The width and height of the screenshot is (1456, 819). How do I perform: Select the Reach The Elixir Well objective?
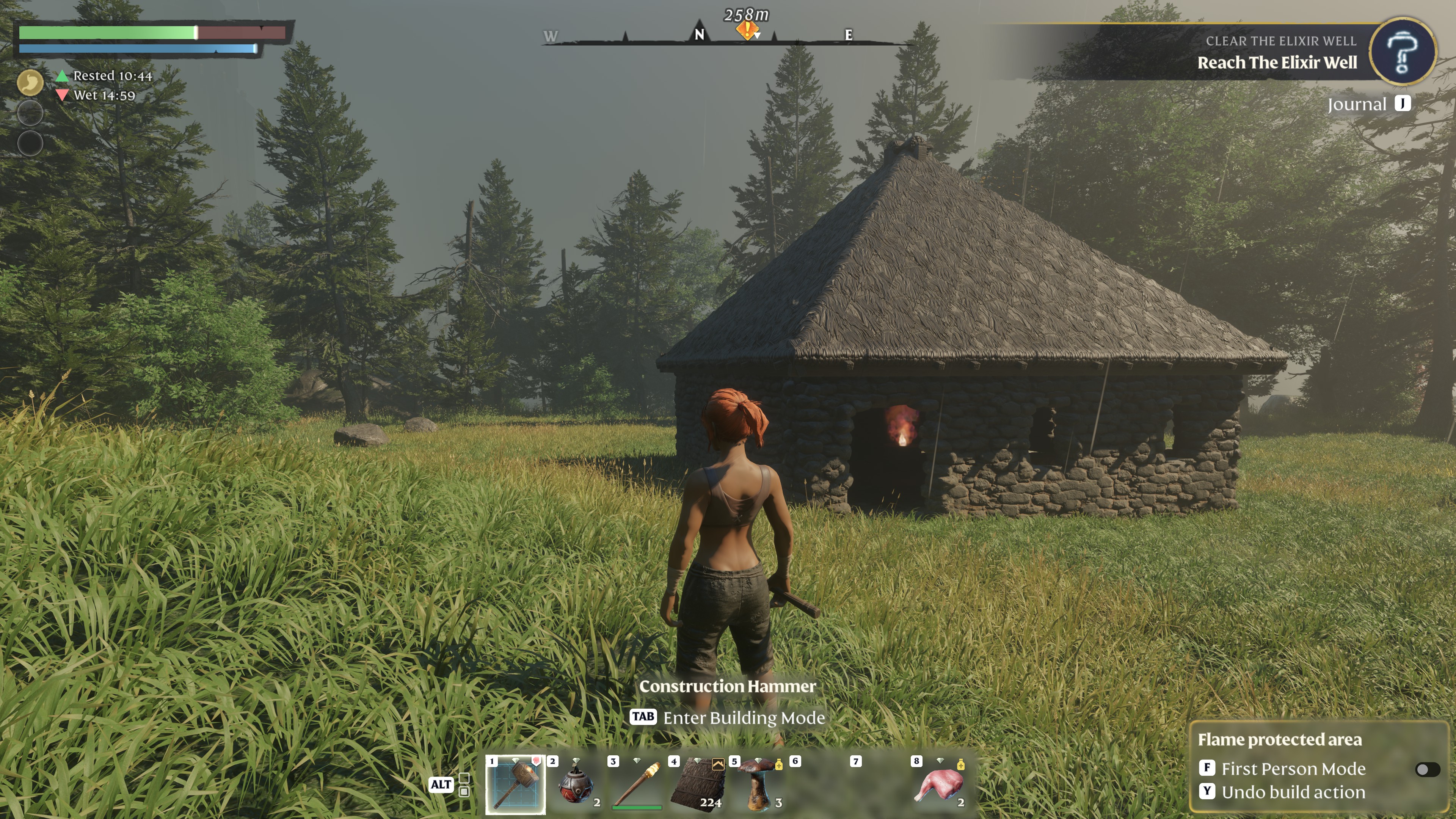[1277, 63]
